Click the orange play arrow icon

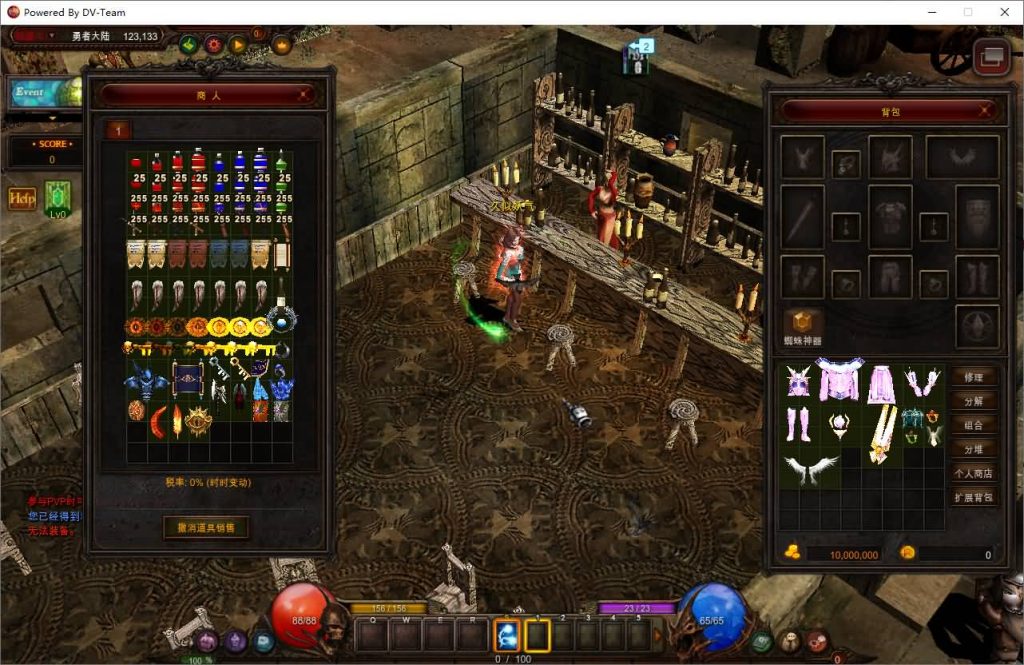pos(238,44)
